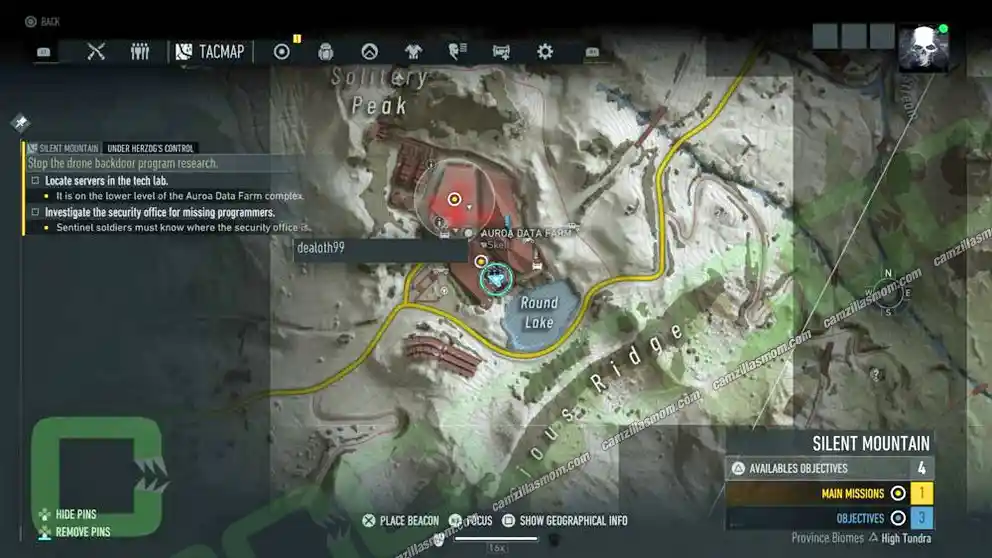This screenshot has width=992, height=558.
Task: Switch to the squad members tab
Action: pyautogui.click(x=140, y=51)
